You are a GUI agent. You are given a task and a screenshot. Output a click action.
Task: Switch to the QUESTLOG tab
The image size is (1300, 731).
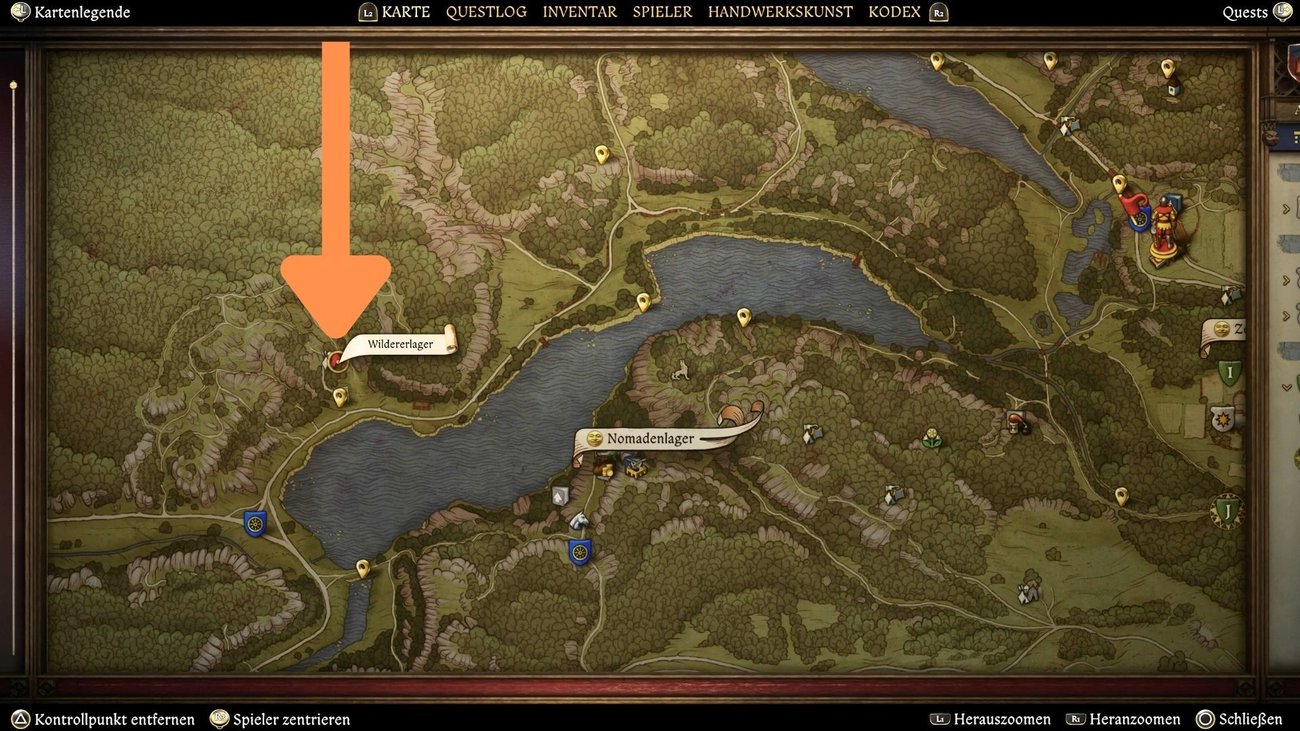[x=487, y=11]
